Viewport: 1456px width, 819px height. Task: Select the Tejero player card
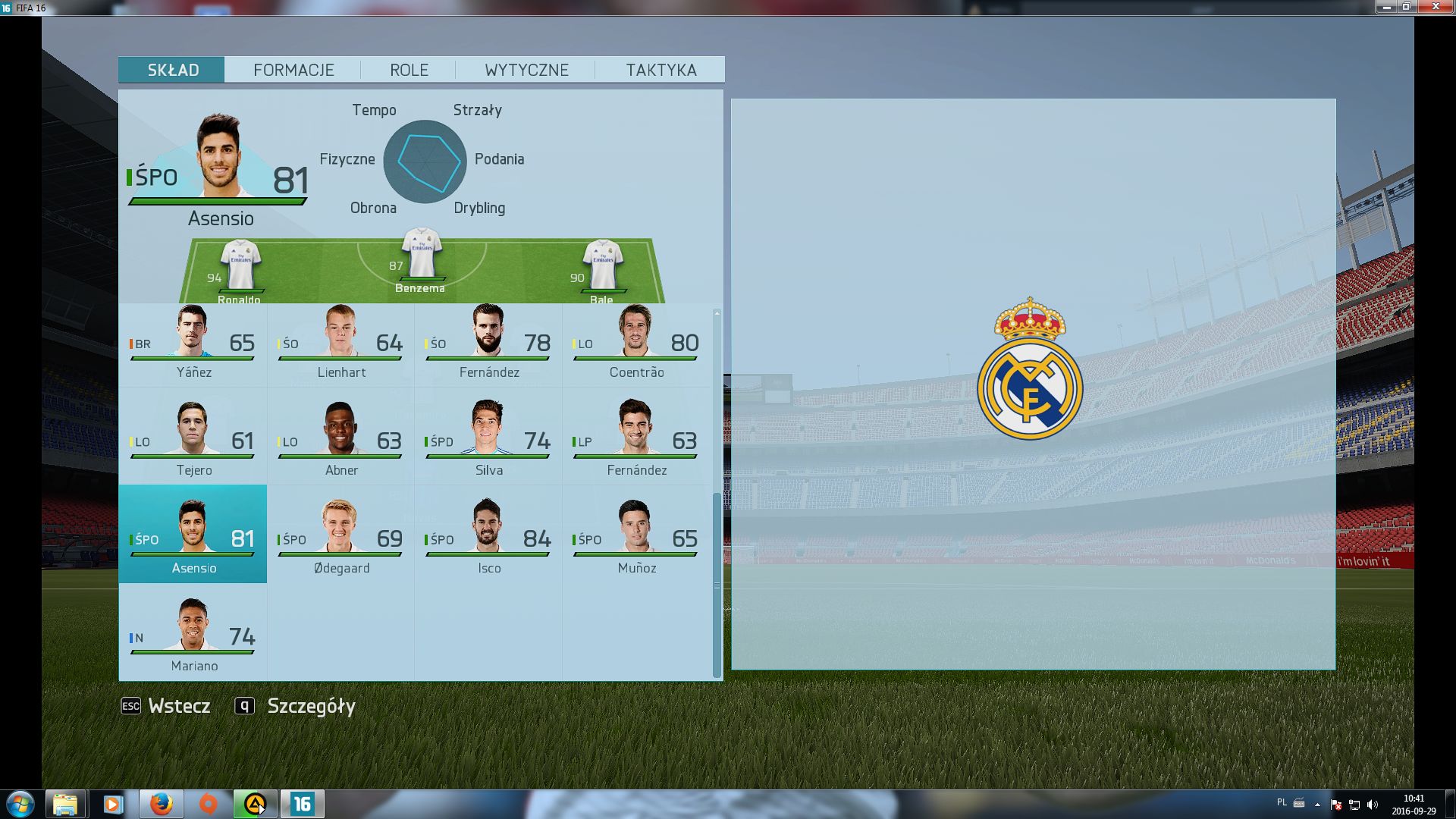pyautogui.click(x=193, y=442)
